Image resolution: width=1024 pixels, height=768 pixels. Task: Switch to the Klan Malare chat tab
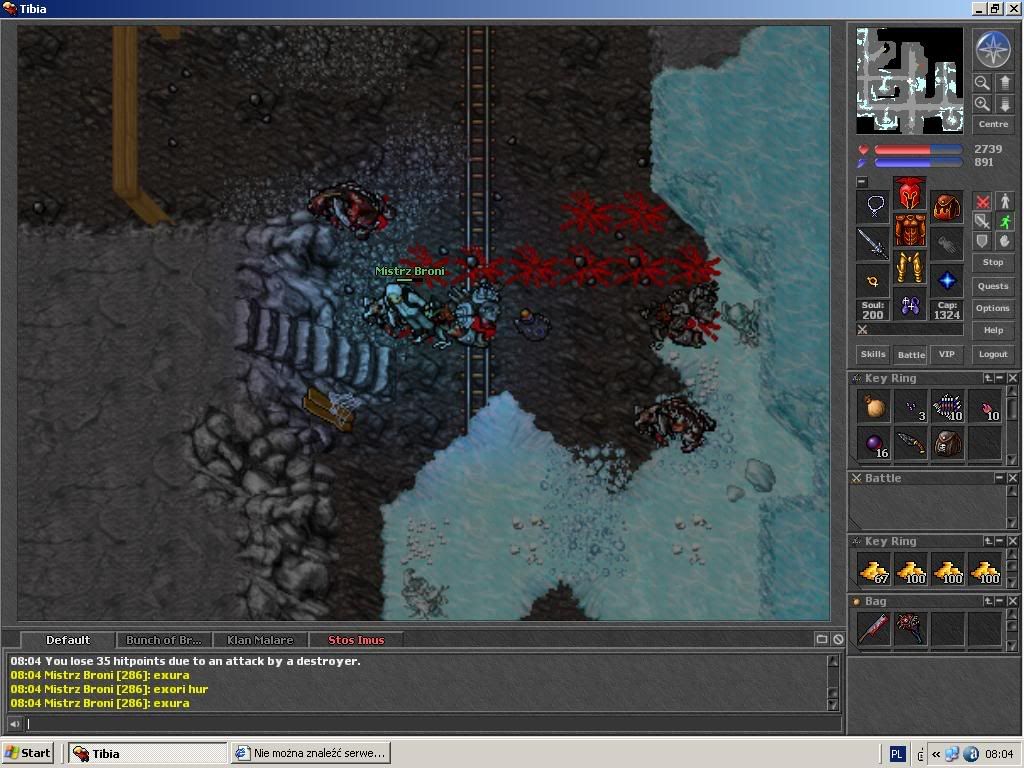coord(260,640)
